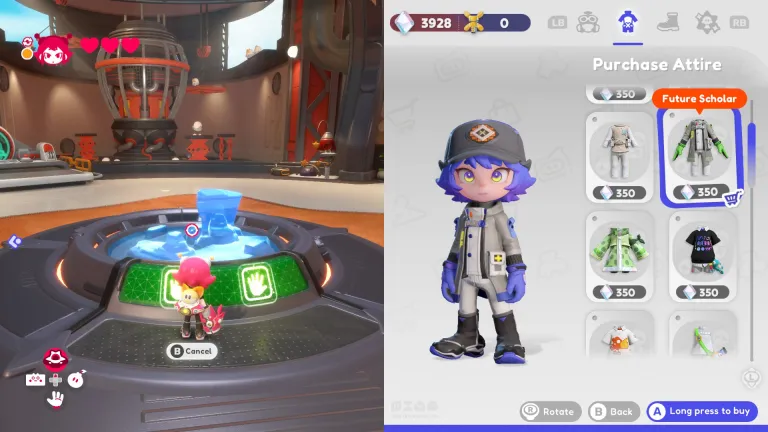Rotate the character preview

coord(549,411)
